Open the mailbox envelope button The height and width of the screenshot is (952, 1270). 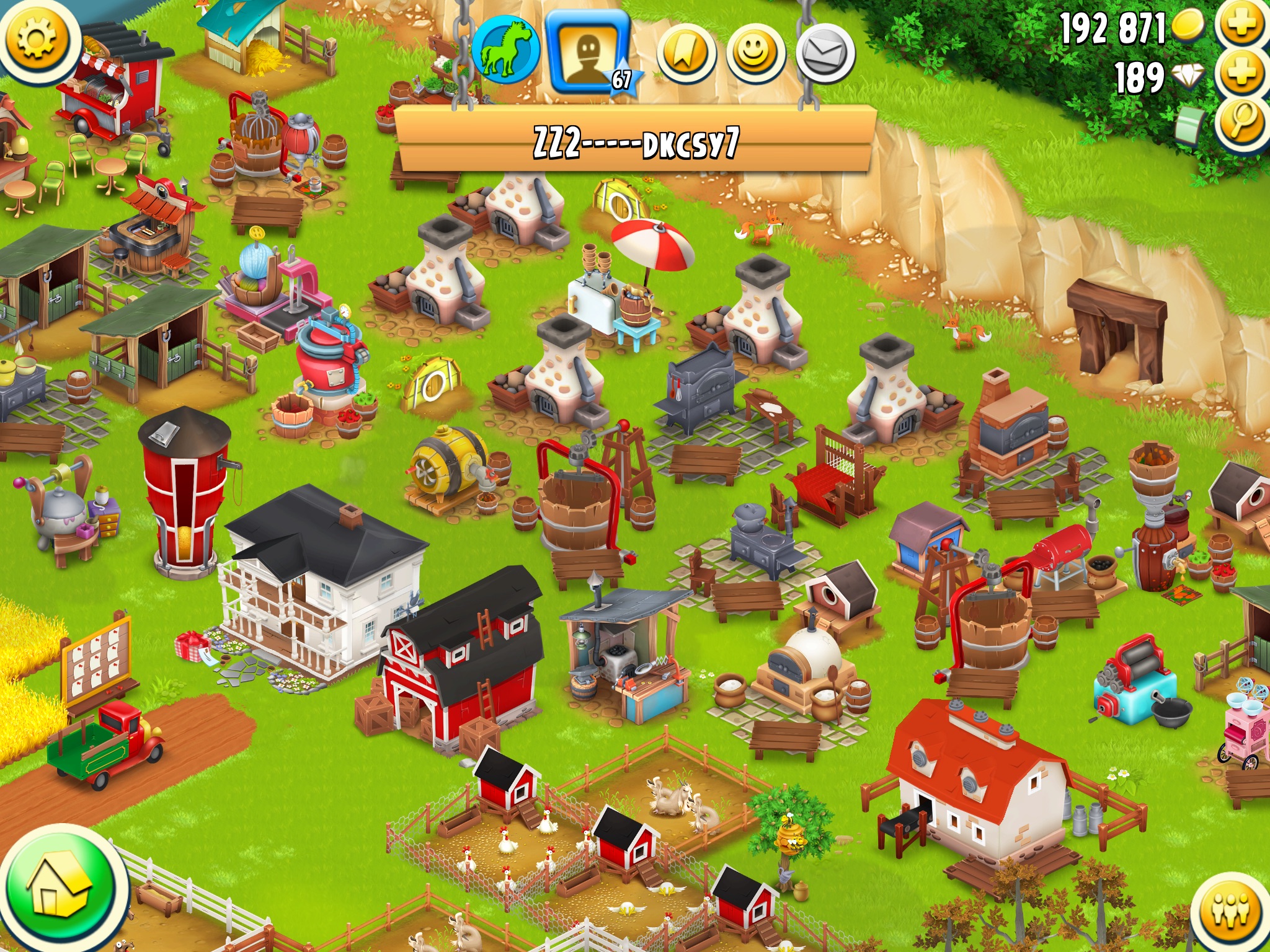[825, 55]
